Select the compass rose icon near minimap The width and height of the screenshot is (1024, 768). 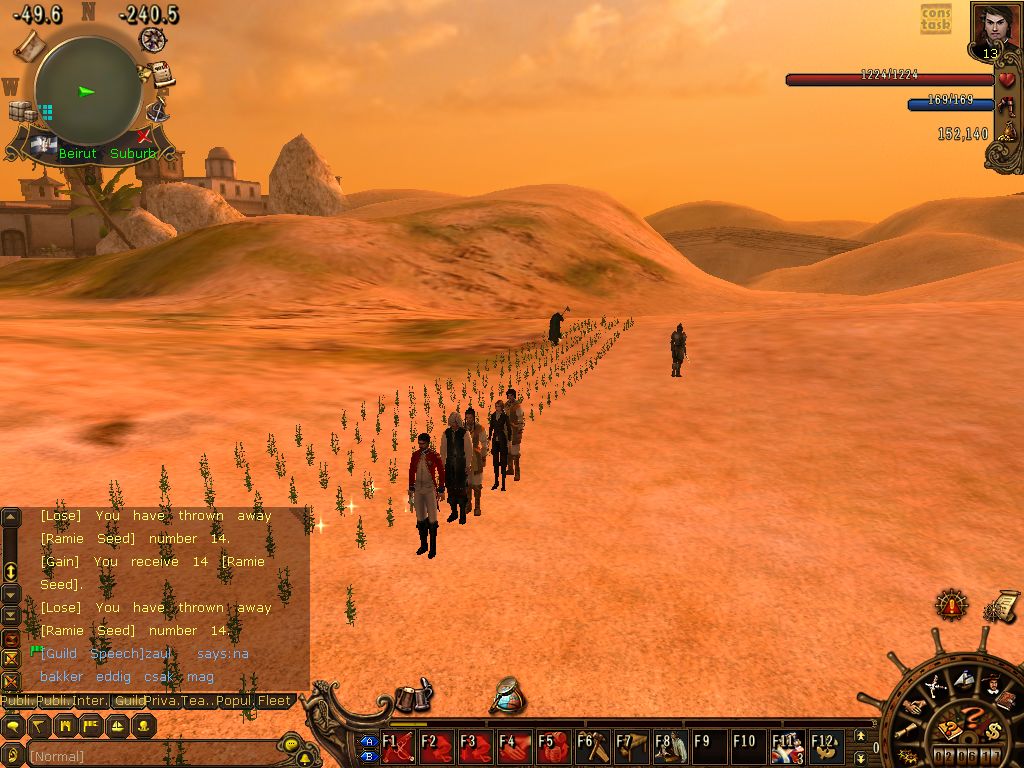pos(152,40)
